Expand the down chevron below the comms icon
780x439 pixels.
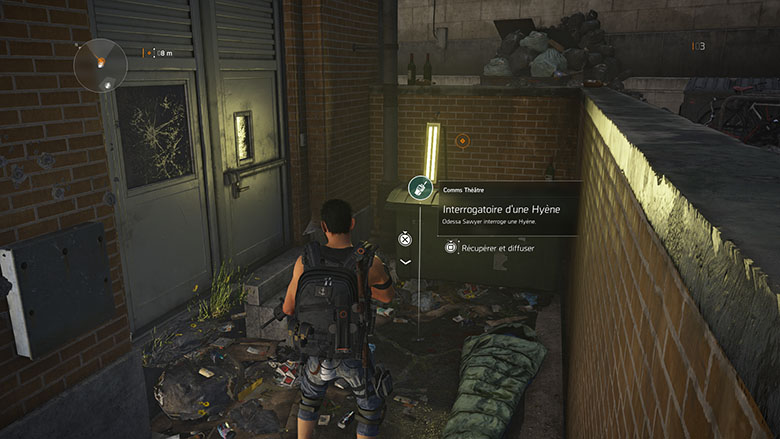click(x=405, y=262)
